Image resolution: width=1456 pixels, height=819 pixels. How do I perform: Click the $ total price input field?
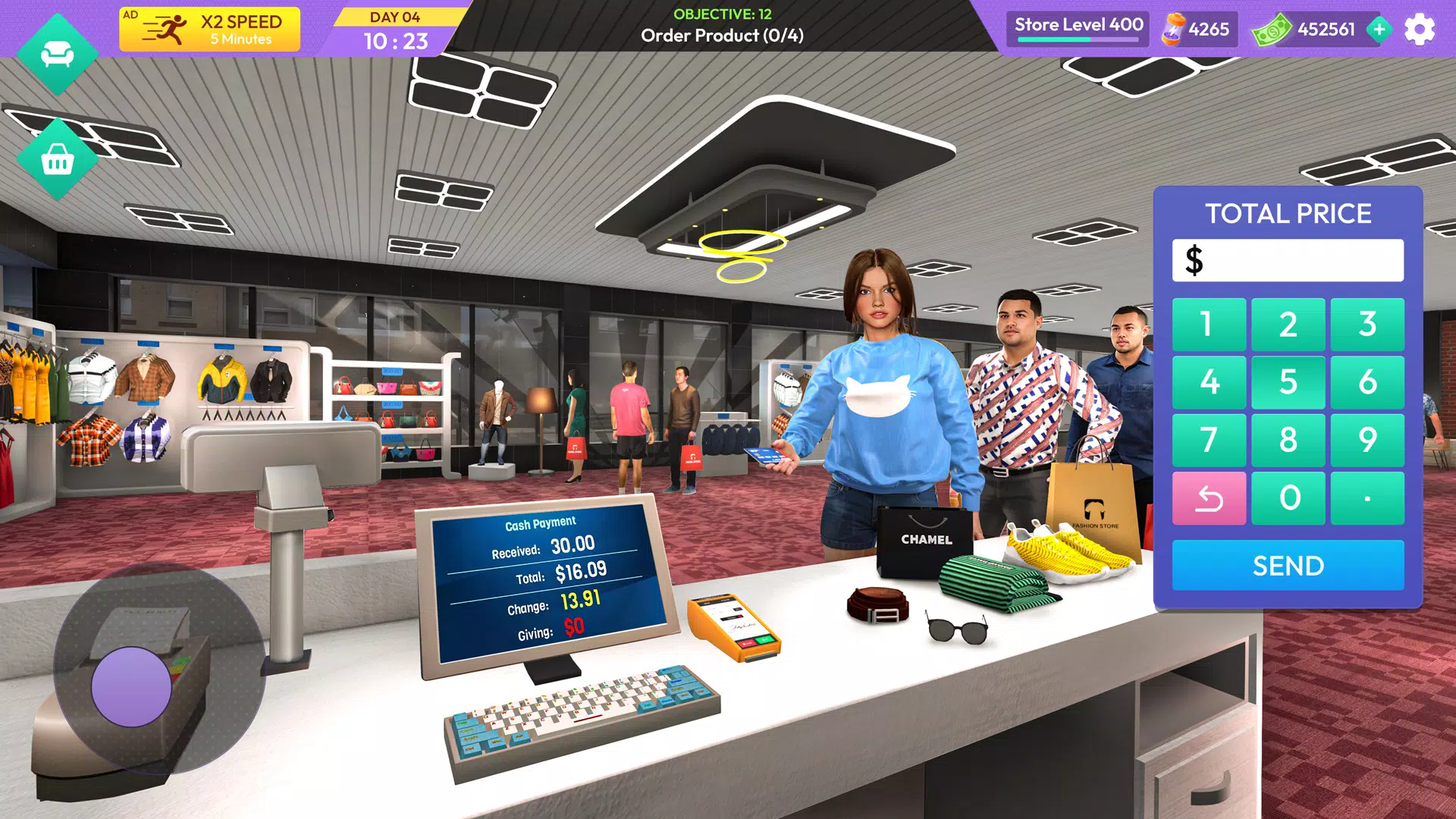[1287, 260]
